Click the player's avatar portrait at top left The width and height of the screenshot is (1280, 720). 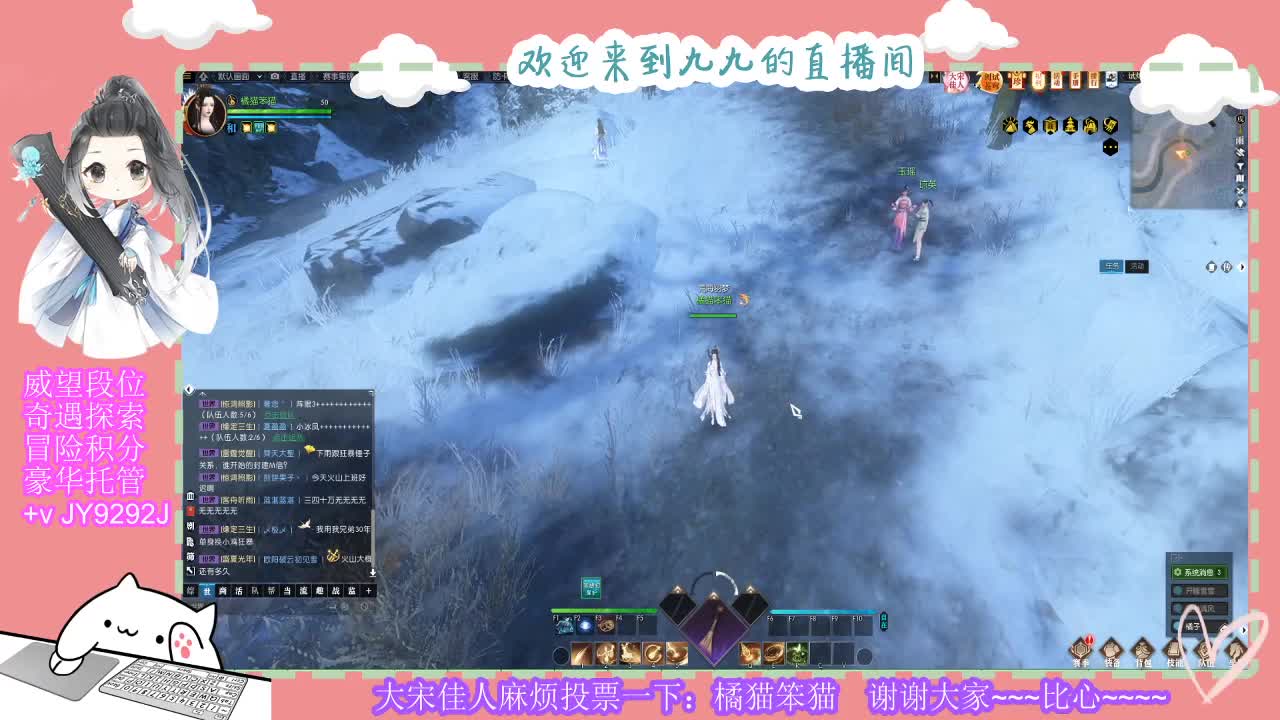205,115
